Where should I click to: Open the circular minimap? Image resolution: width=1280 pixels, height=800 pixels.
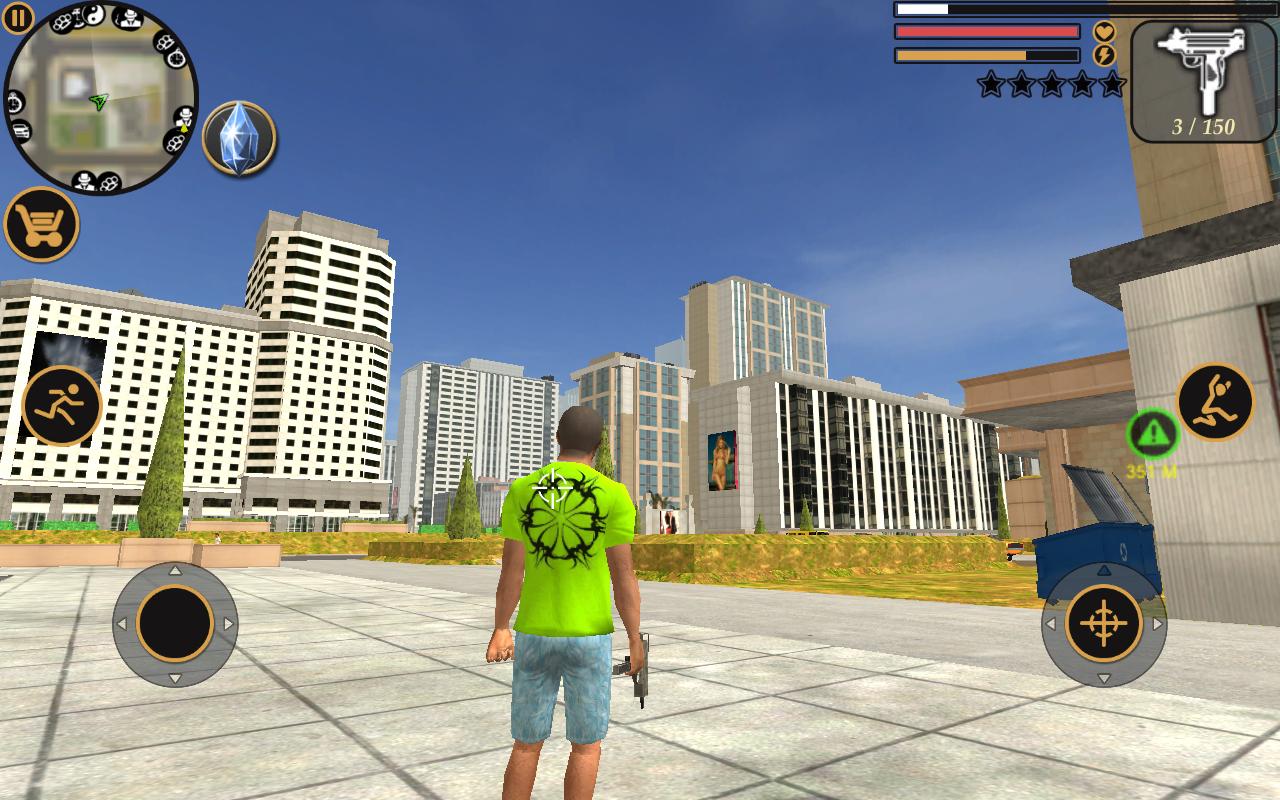point(100,98)
